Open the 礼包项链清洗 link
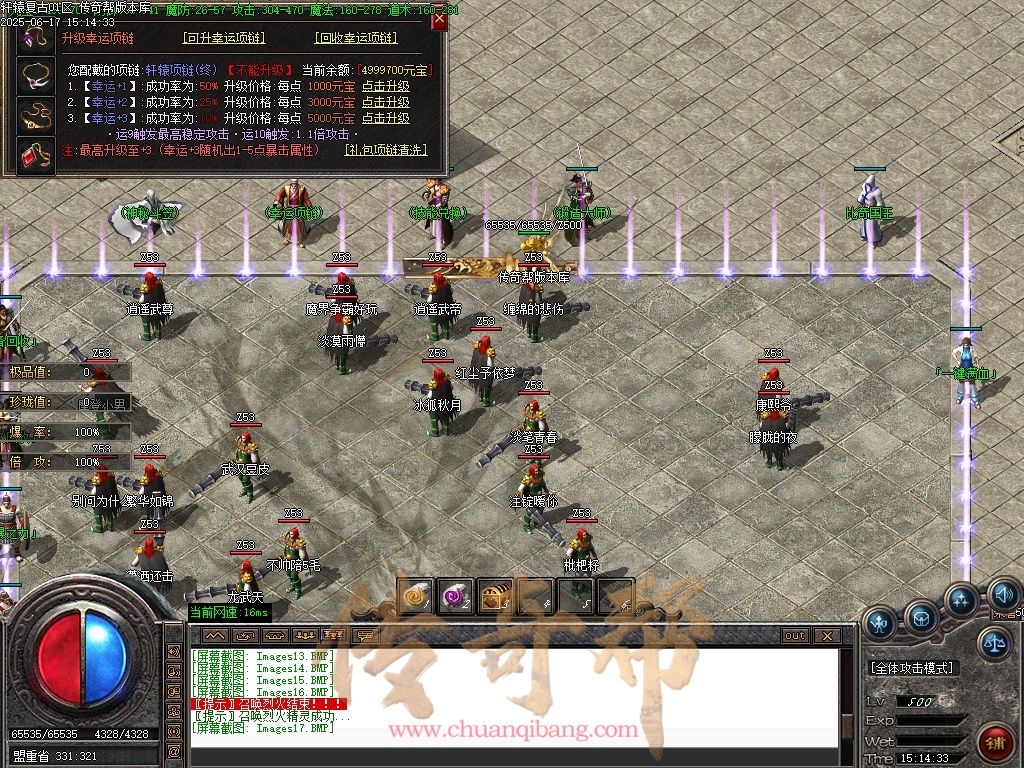Screen dimensions: 1024x768 click(x=385, y=150)
